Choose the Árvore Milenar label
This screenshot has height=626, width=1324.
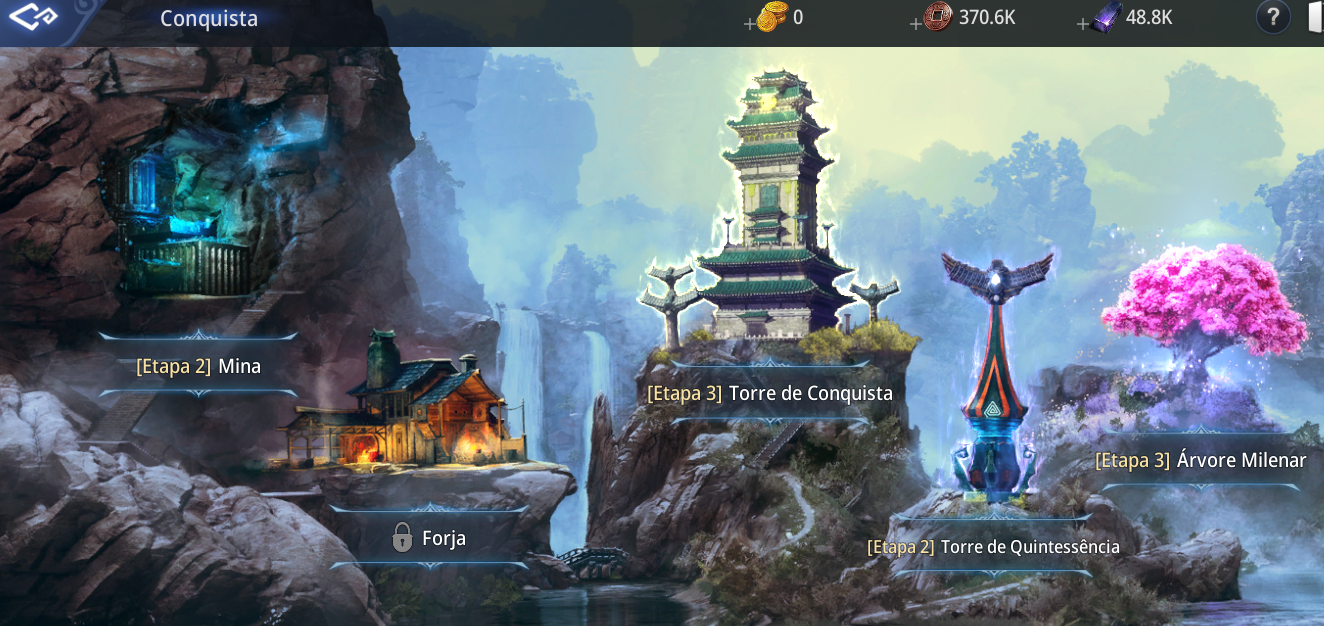[1200, 460]
